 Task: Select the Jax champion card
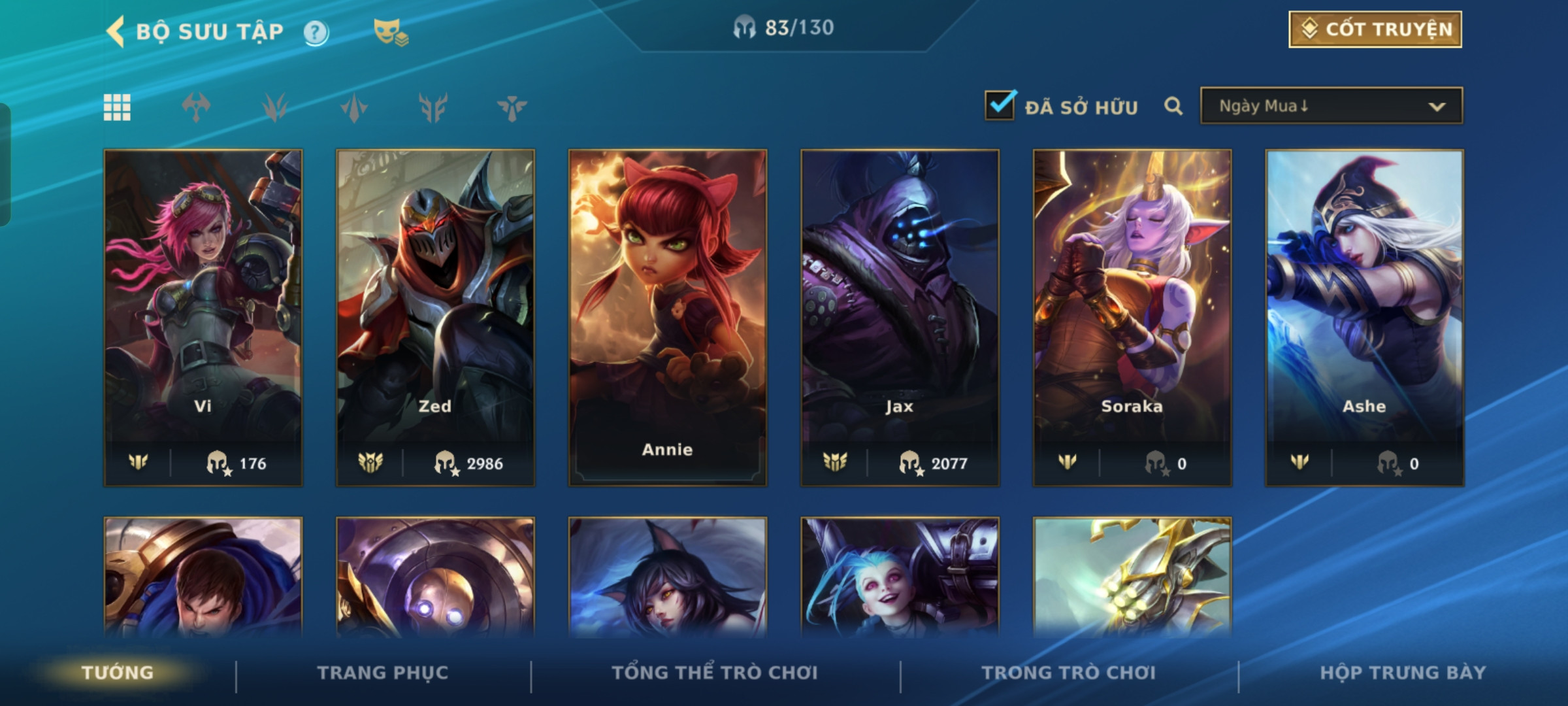pos(900,317)
